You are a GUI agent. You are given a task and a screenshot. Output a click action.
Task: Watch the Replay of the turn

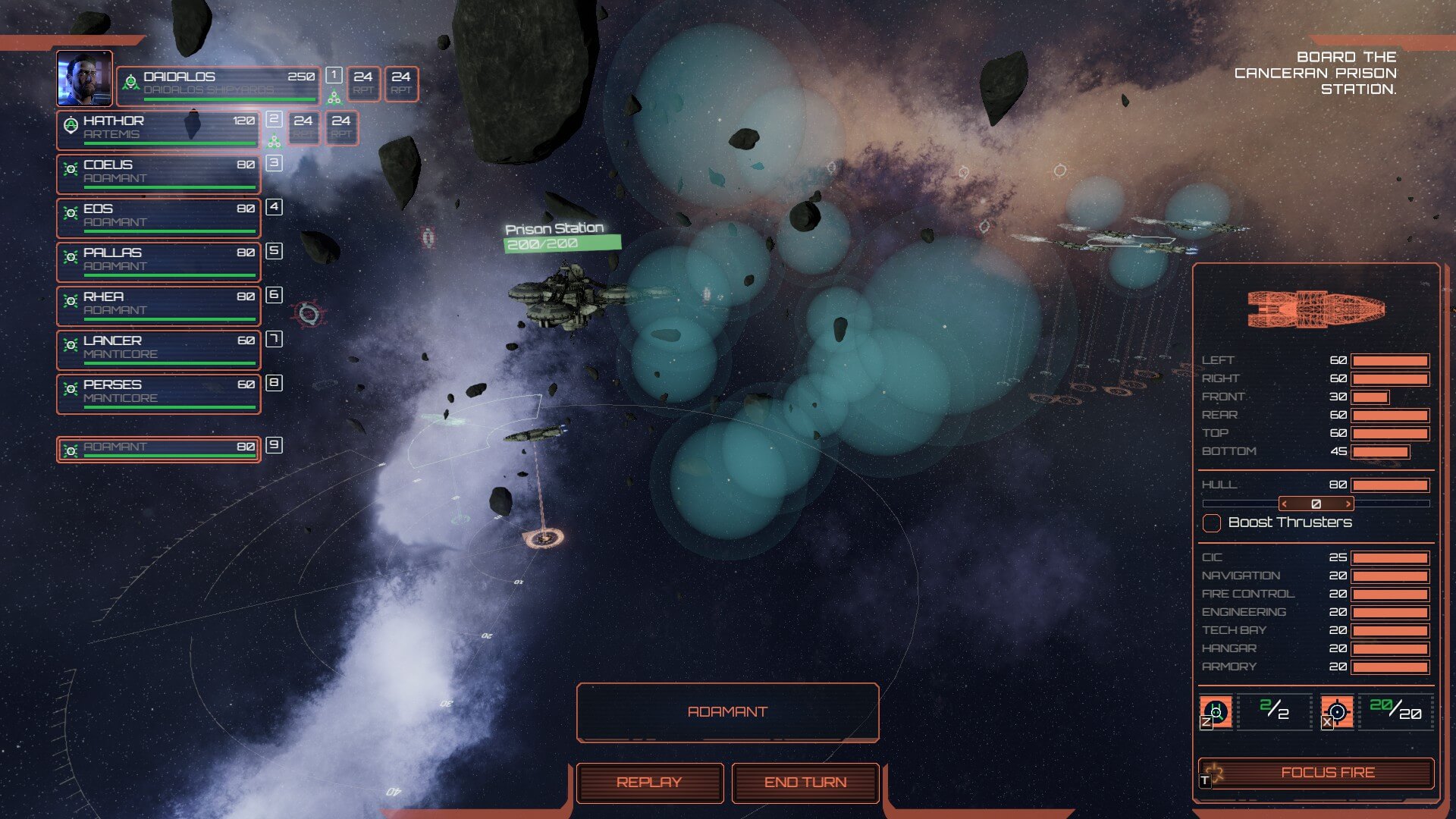[x=649, y=782]
